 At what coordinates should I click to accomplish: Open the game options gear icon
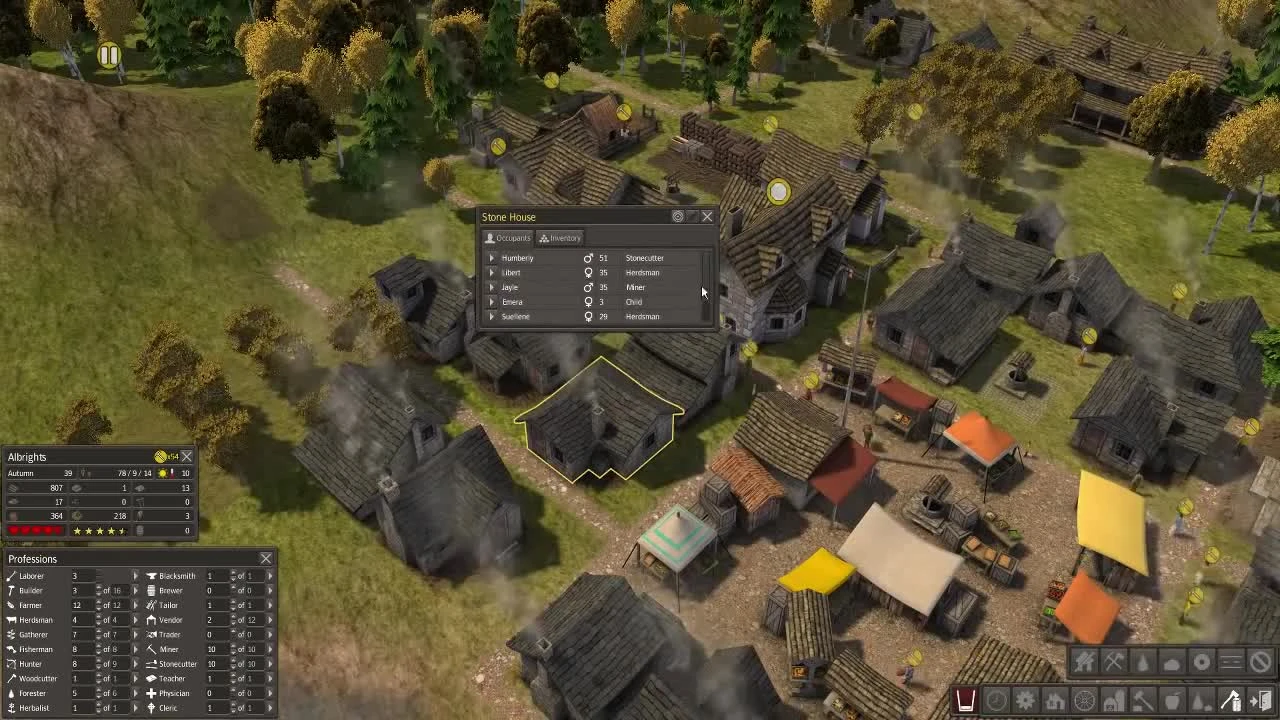(x=1025, y=700)
